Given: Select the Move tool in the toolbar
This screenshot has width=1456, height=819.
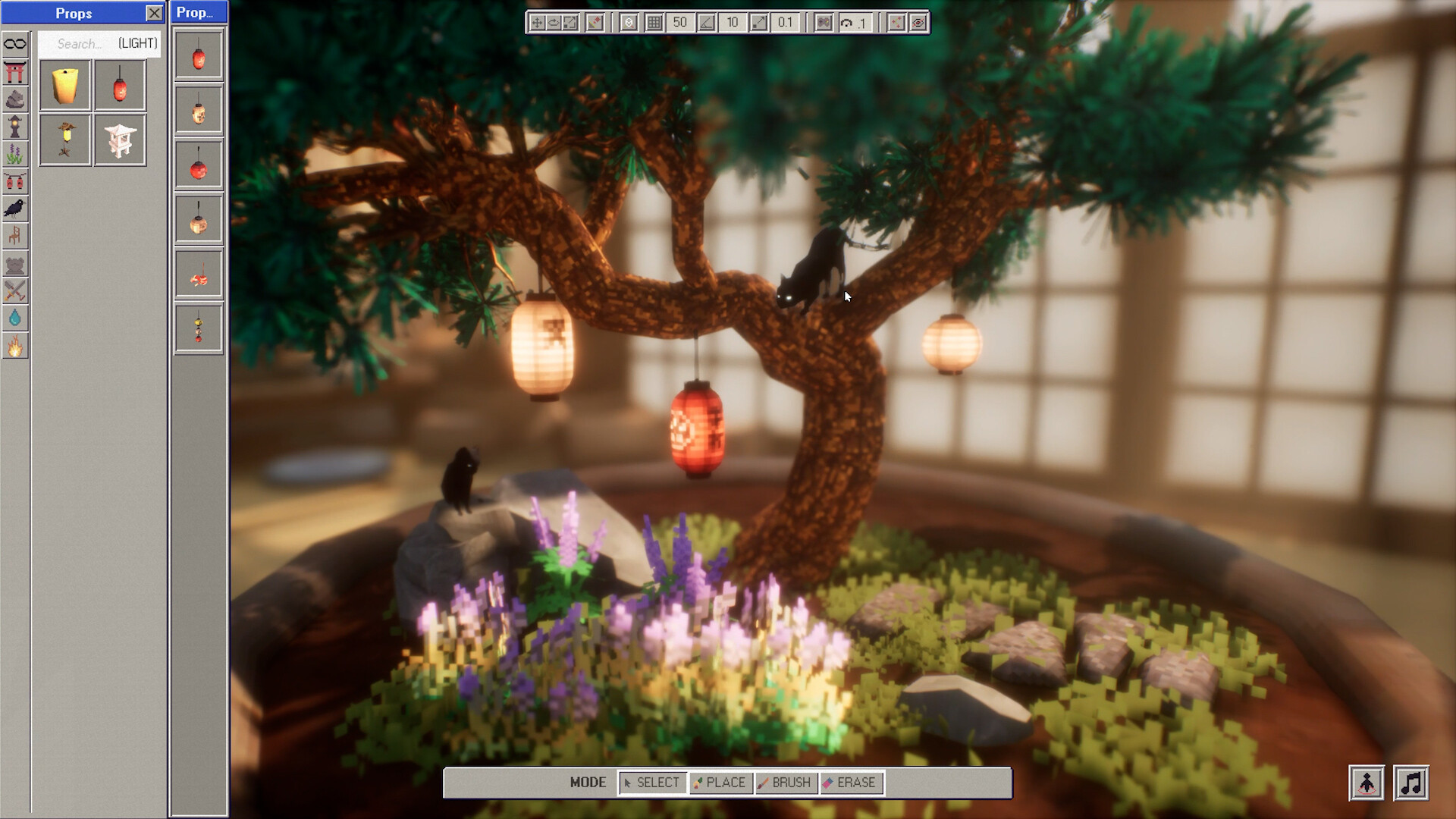Looking at the screenshot, I should [537, 23].
